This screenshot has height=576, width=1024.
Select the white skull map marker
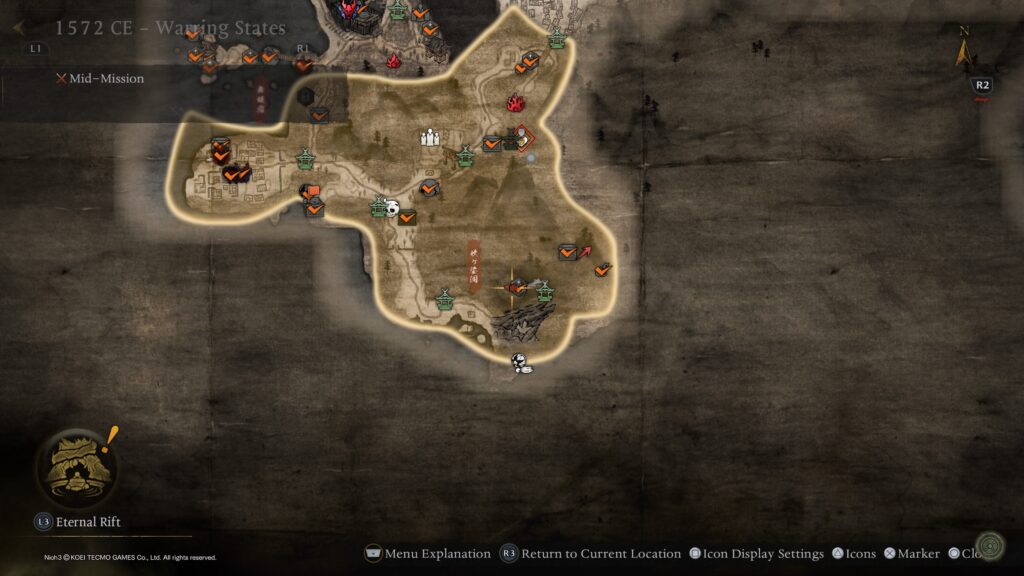click(393, 208)
